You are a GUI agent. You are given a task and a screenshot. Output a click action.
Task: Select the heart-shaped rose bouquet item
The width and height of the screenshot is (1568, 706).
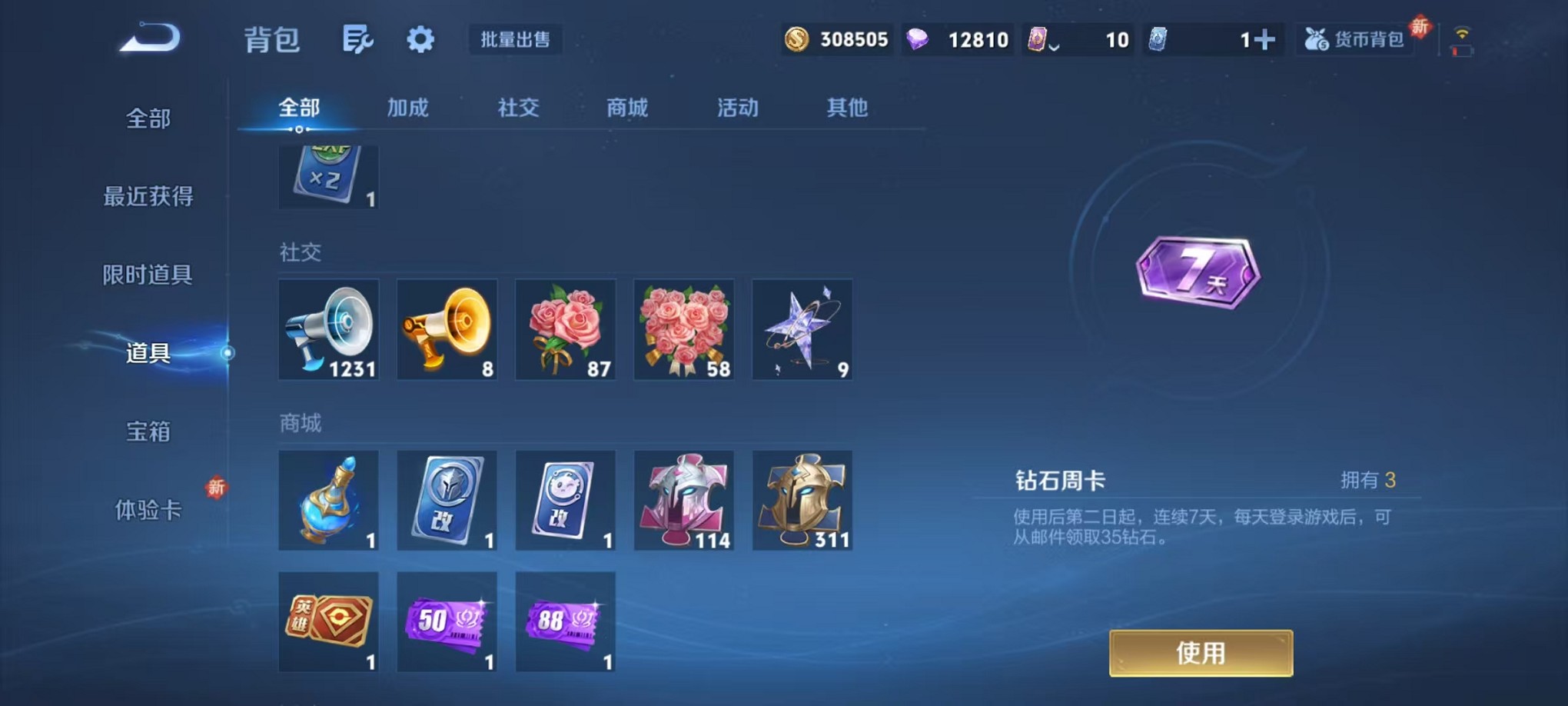(683, 329)
